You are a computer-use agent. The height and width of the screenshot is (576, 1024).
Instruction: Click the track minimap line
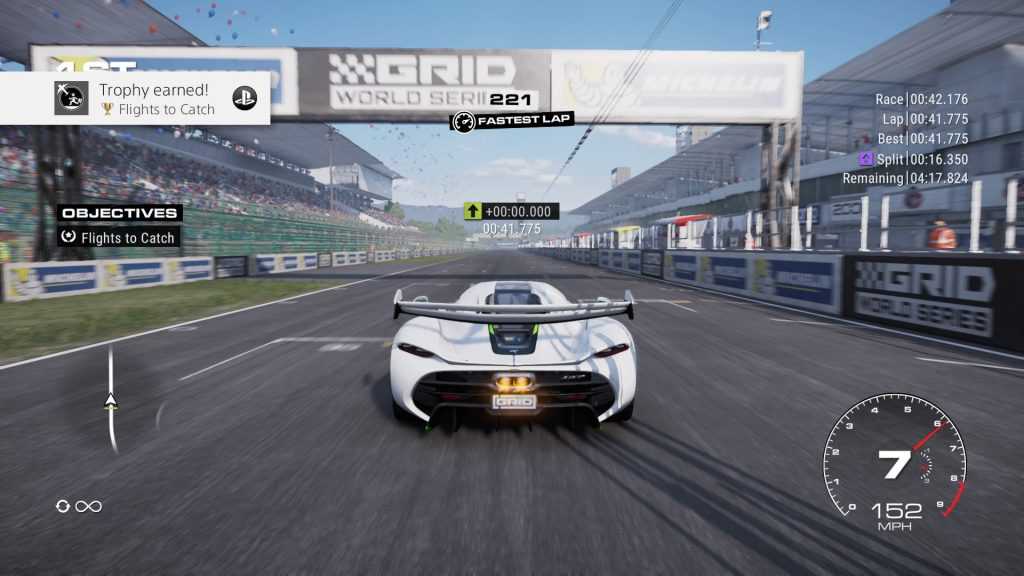111,398
